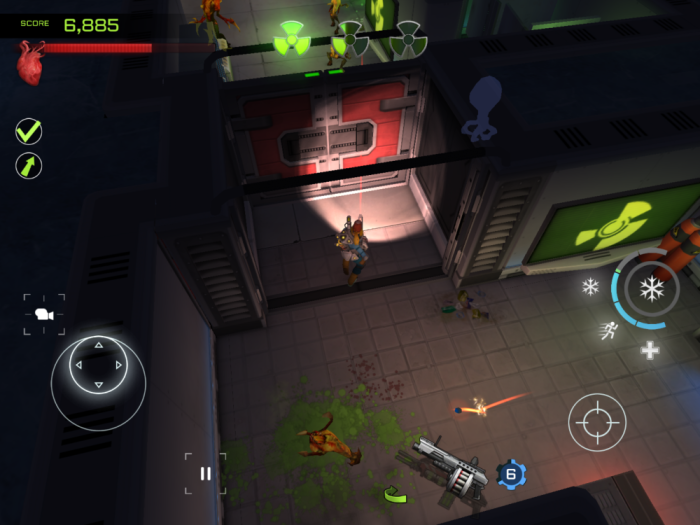Image resolution: width=700 pixels, height=525 pixels.
Task: Tap the crosshair fire button
Action: click(597, 422)
